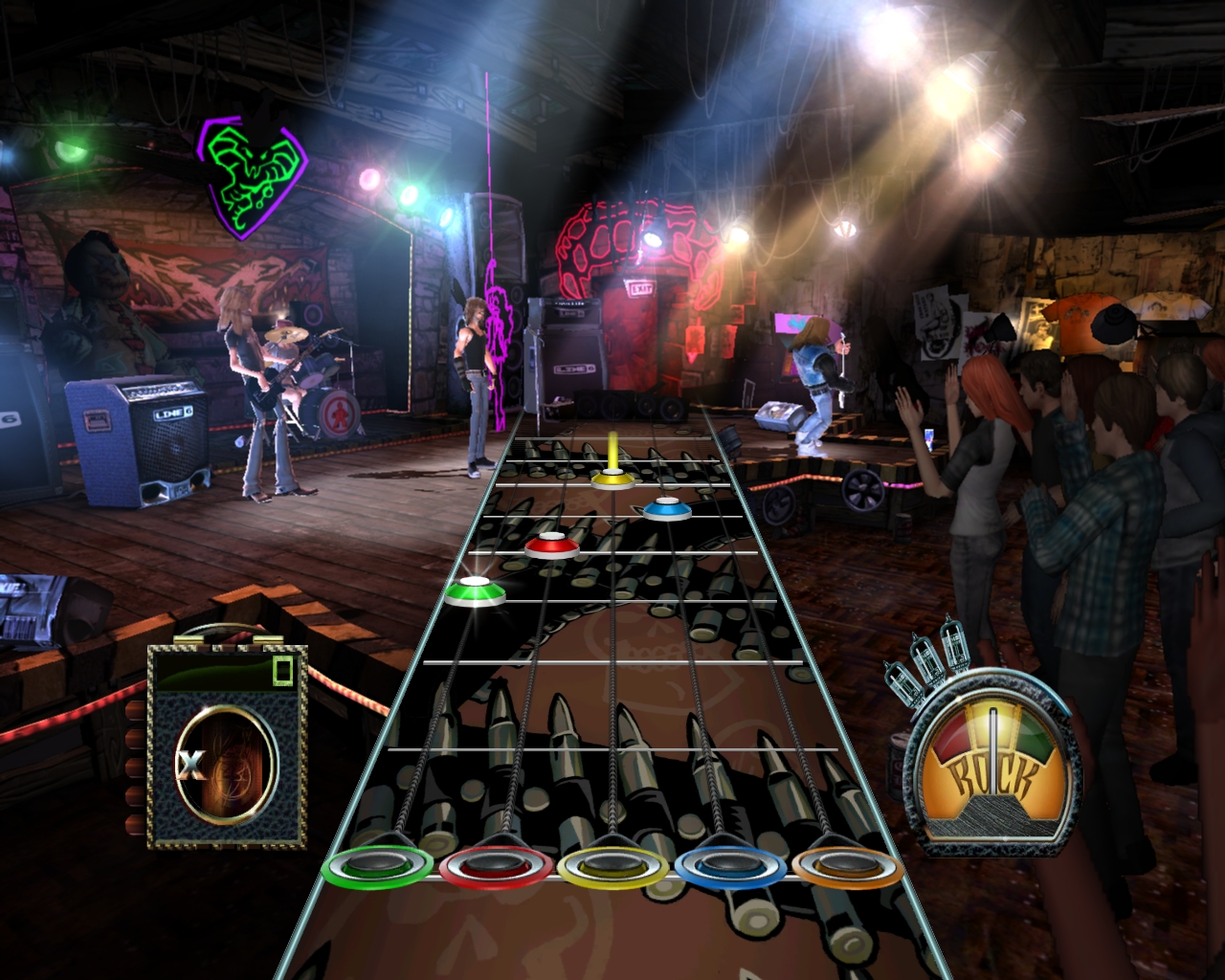Click the green zone of the rock meter gauge

[1032, 737]
